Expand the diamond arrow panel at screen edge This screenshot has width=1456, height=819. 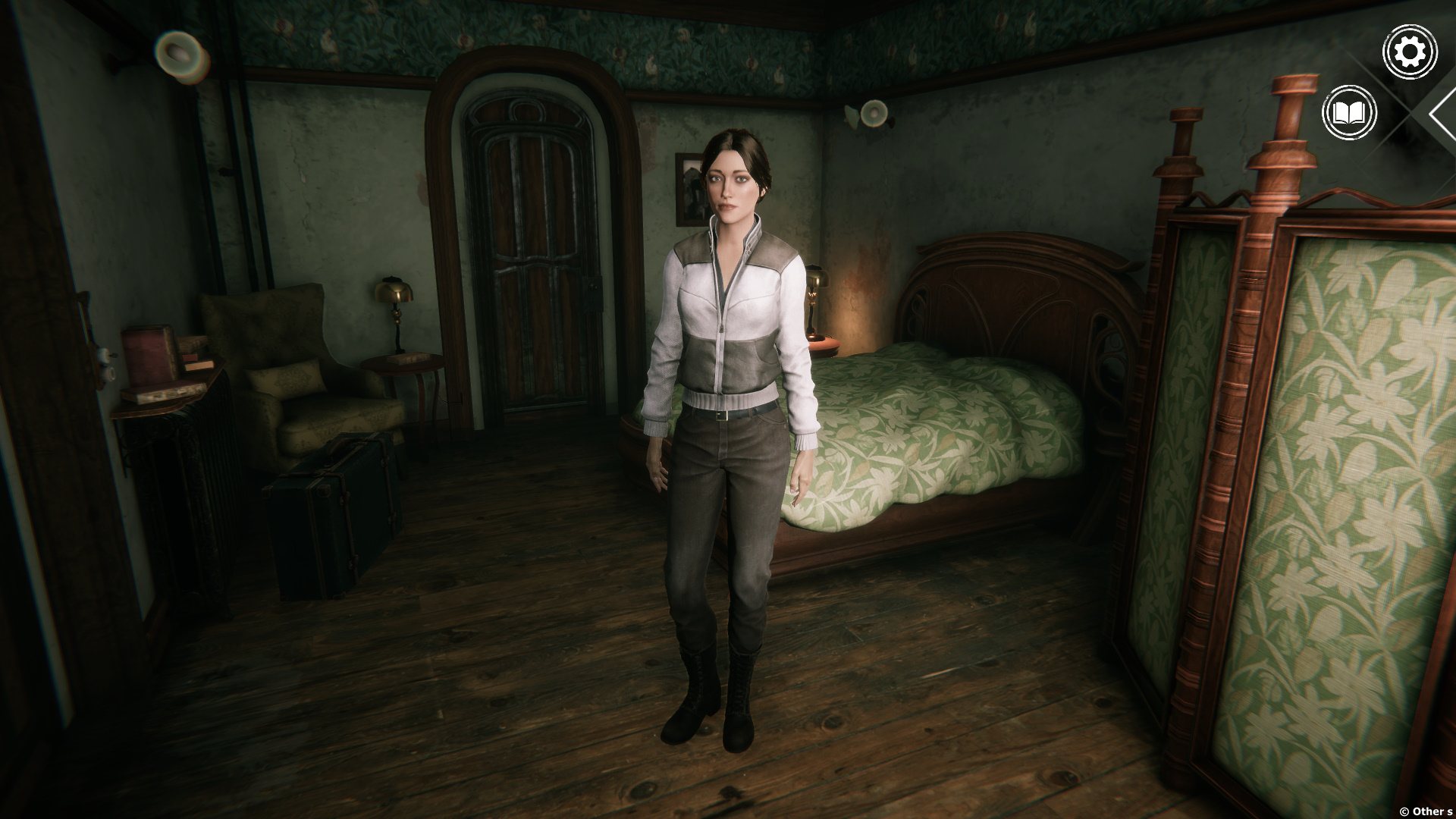tap(1442, 114)
